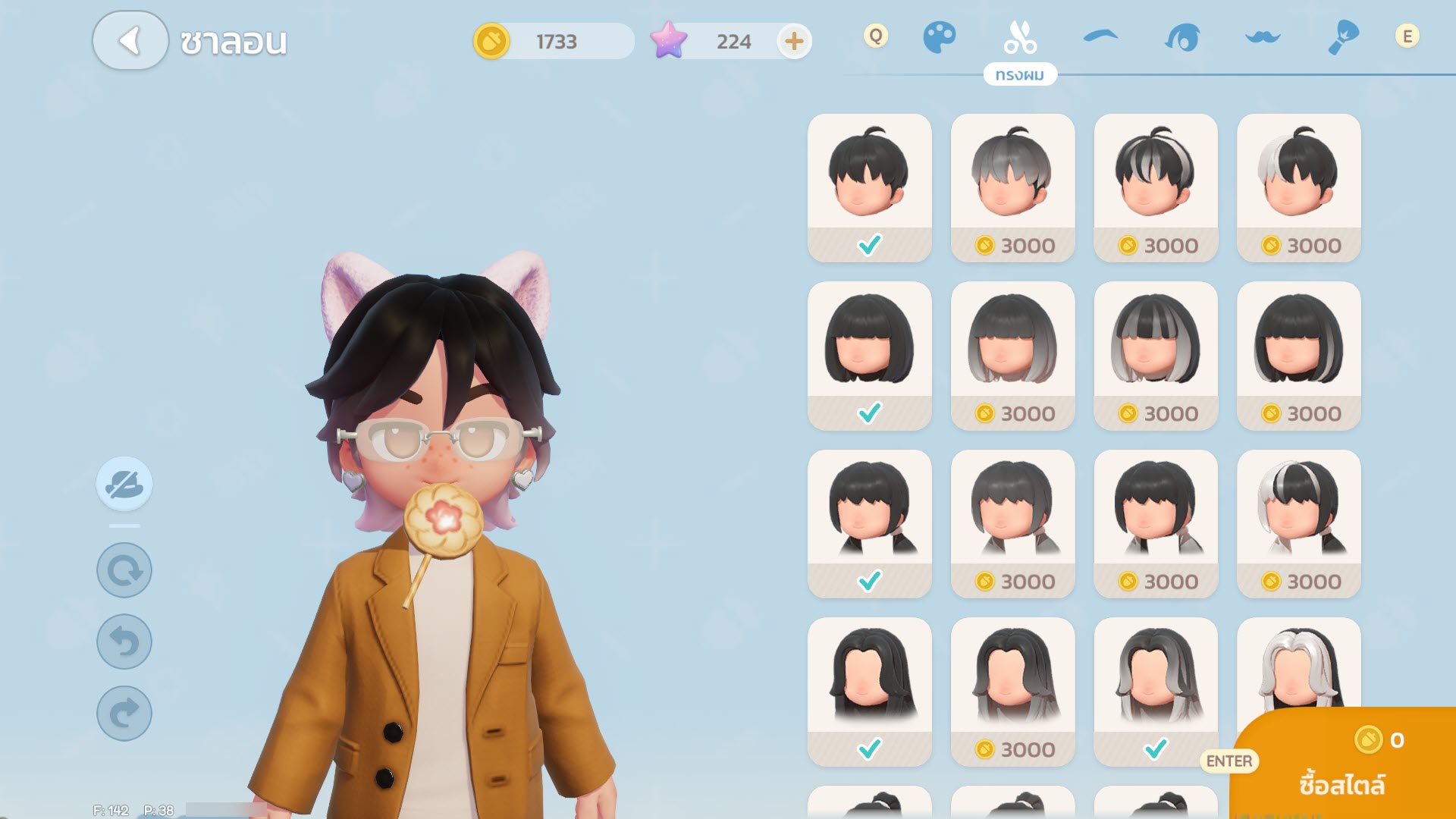
Task: Open the makeup brush tab
Action: (1343, 37)
